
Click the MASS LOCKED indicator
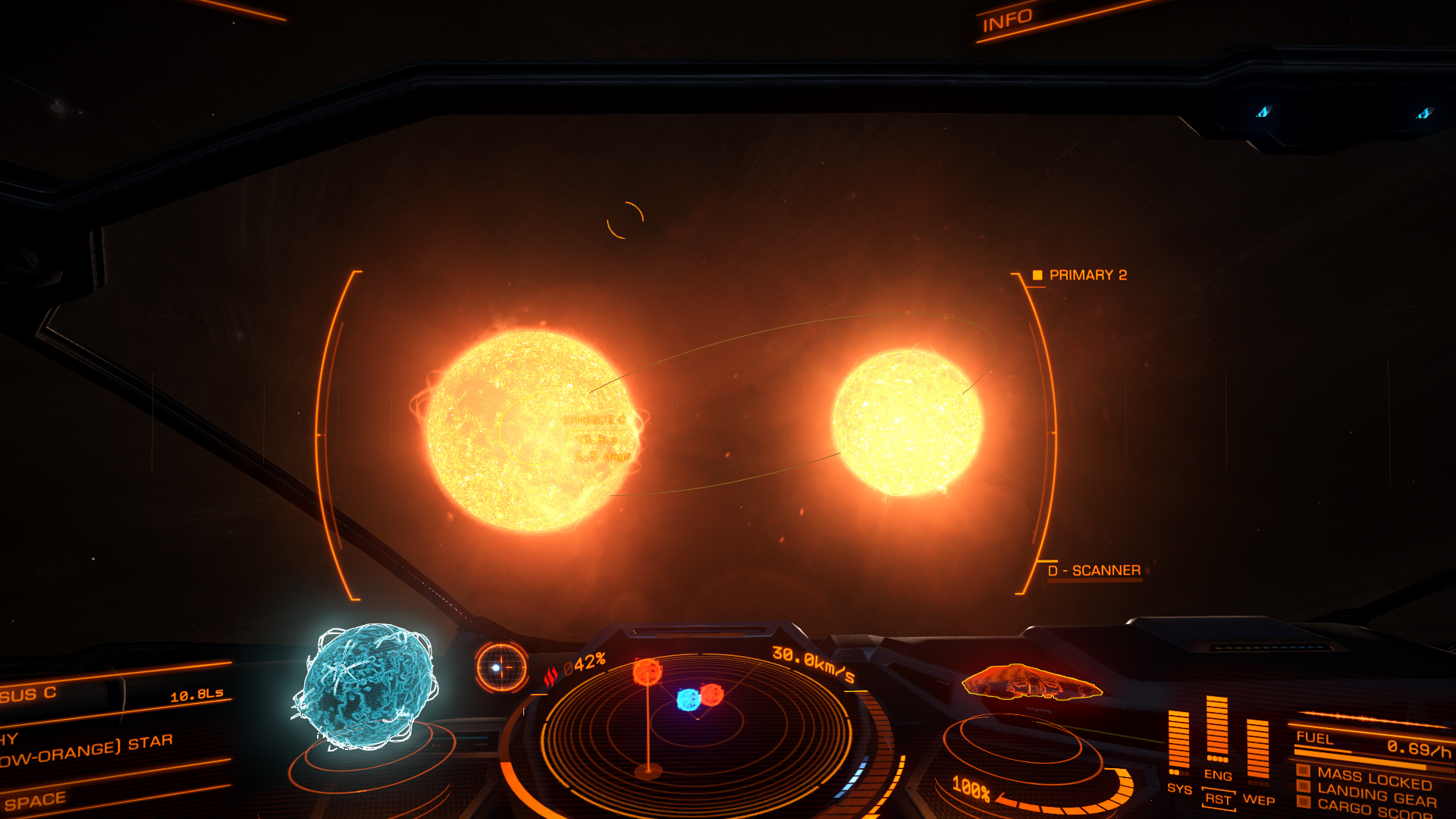click(1373, 778)
